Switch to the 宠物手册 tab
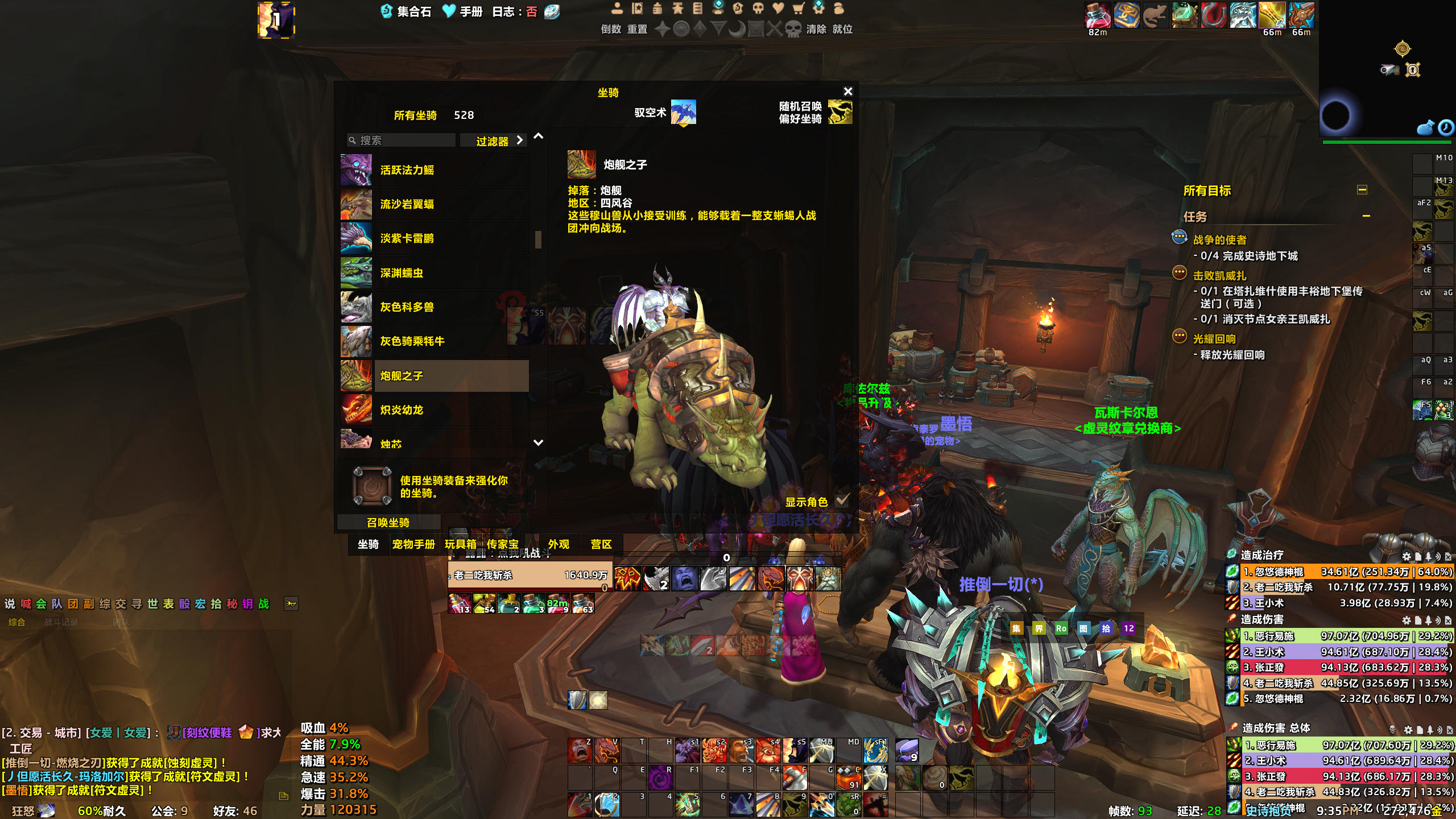1456x819 pixels. 413,544
